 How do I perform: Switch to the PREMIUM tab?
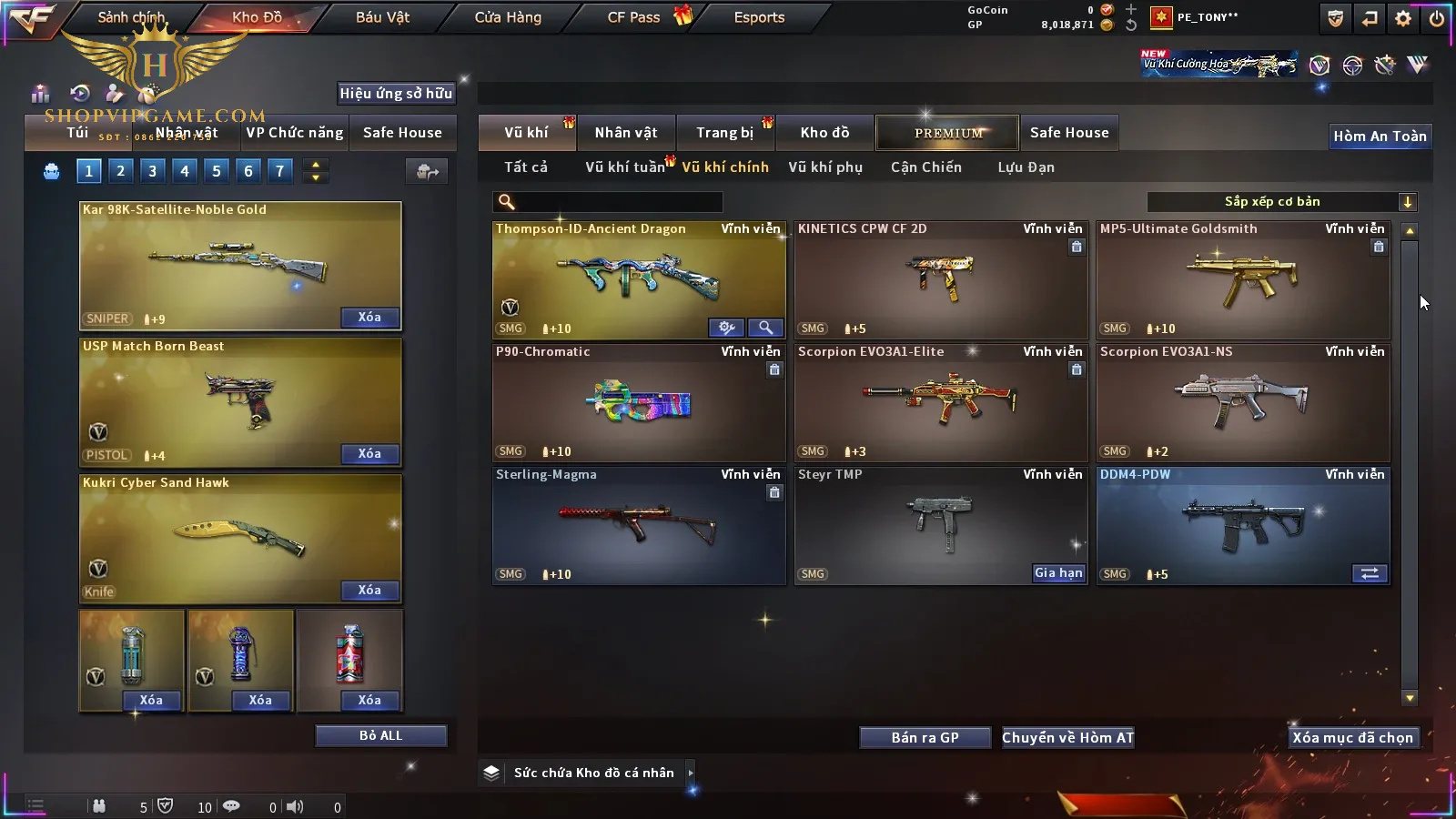[x=947, y=133]
